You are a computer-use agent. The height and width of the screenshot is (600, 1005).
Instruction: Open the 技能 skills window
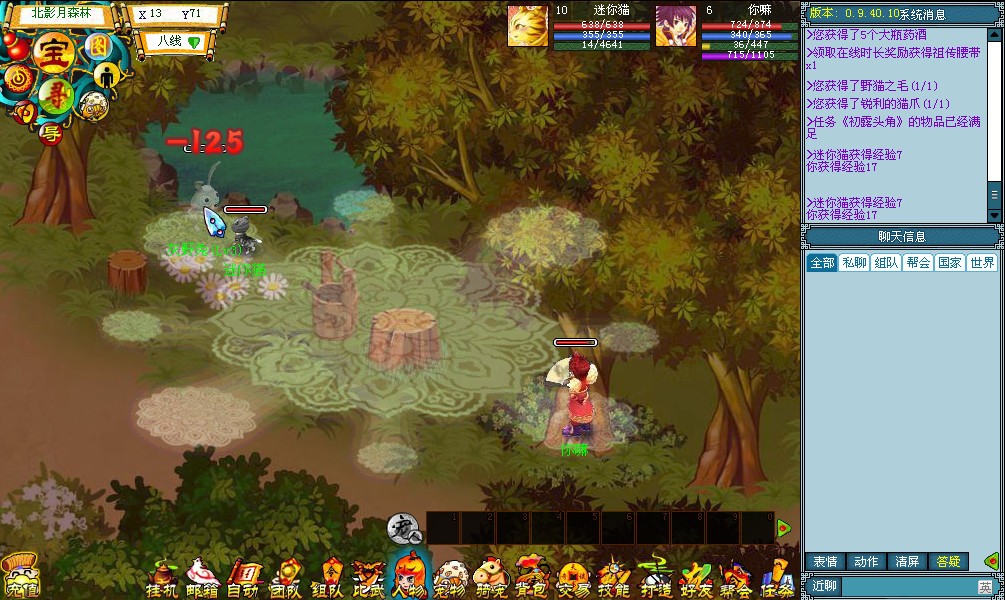[x=613, y=578]
